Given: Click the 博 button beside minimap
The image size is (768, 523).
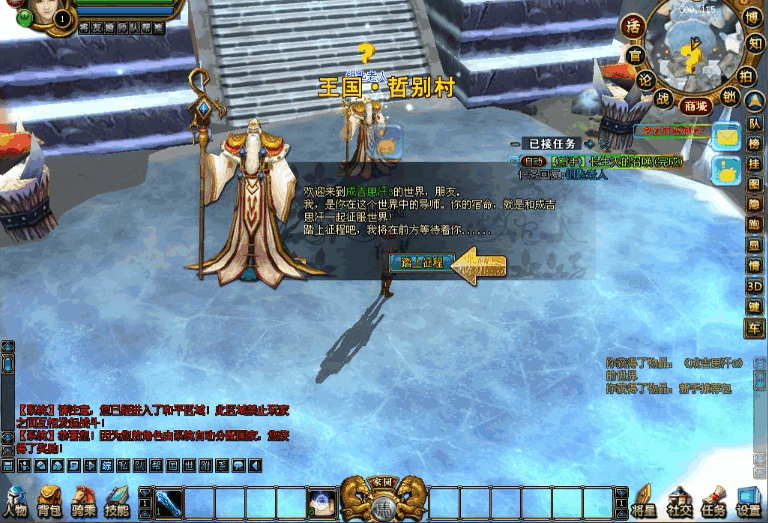Looking at the screenshot, I should (x=753, y=19).
